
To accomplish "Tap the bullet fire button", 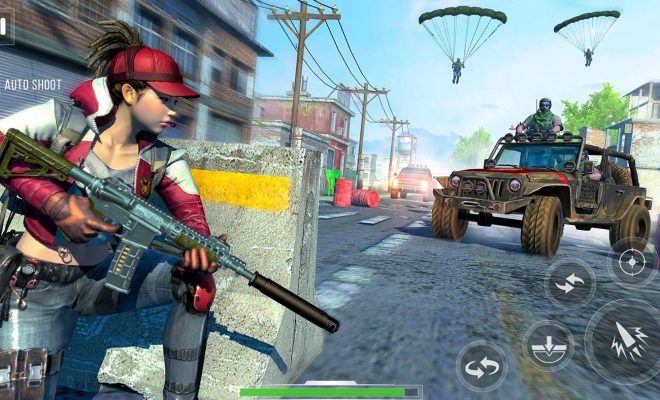I will 627,341.
